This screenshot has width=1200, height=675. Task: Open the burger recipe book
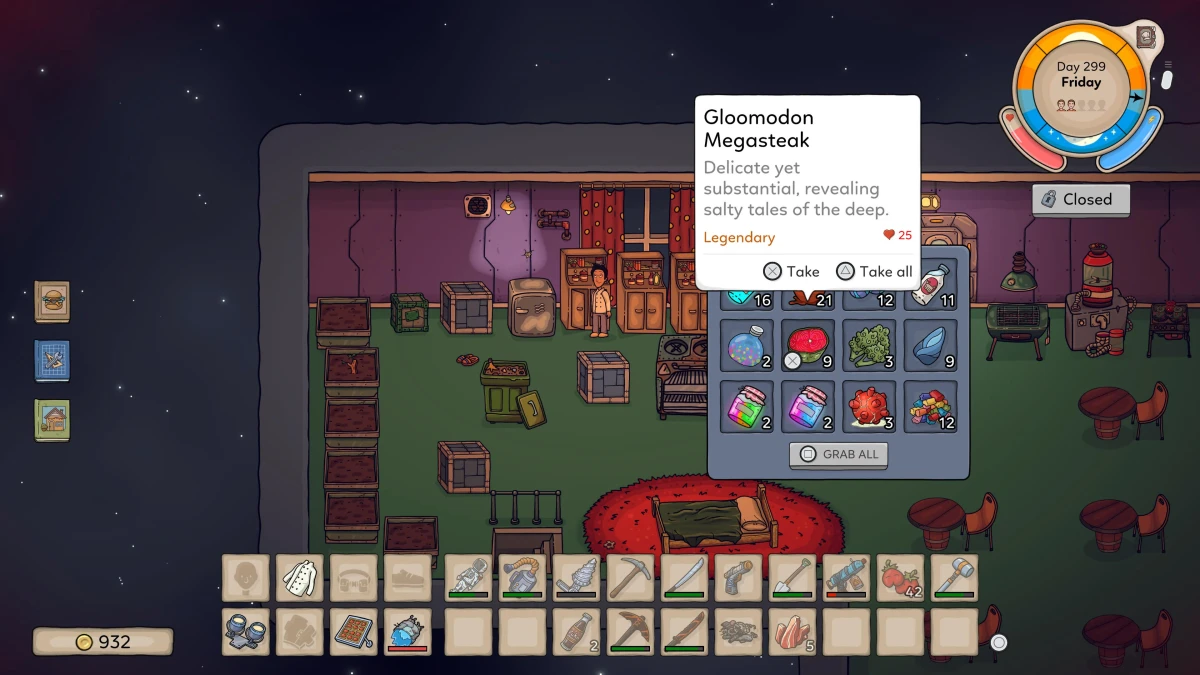point(52,301)
